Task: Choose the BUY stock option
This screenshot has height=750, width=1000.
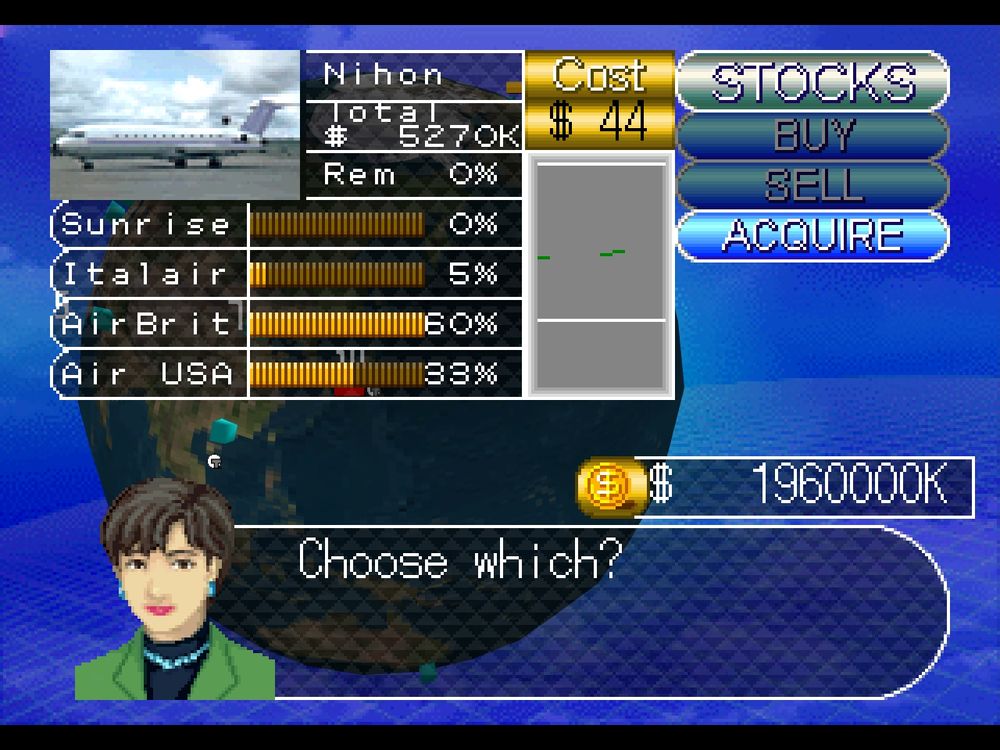Action: coord(812,134)
